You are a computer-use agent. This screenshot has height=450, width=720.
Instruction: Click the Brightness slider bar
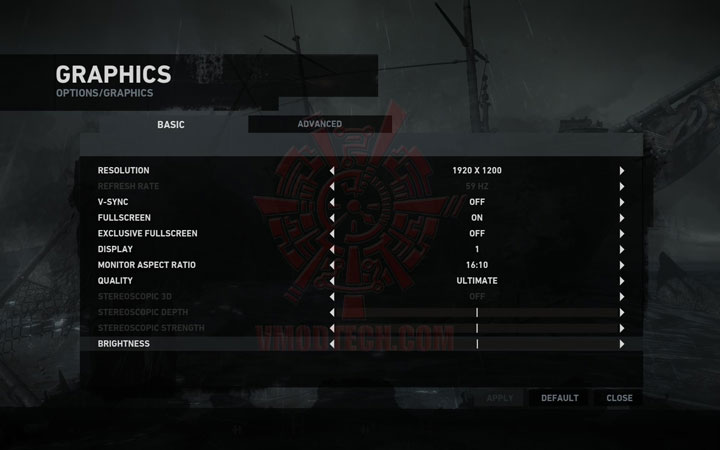[477, 344]
